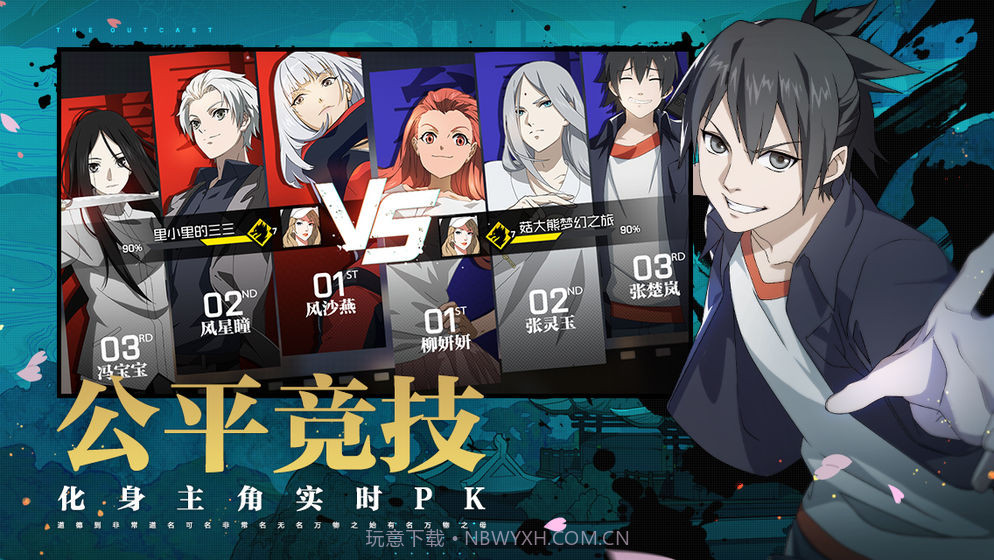Open player 里小里的三三's avatar
Screen dimensions: 994x560
pyautogui.click(x=300, y=228)
